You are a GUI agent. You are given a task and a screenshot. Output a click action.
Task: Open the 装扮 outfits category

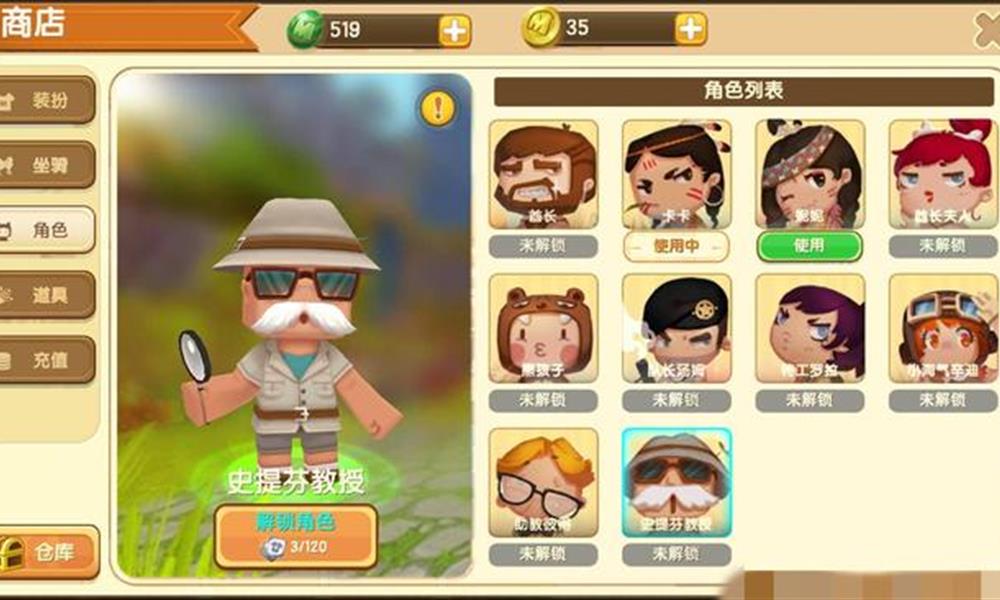(x=48, y=100)
